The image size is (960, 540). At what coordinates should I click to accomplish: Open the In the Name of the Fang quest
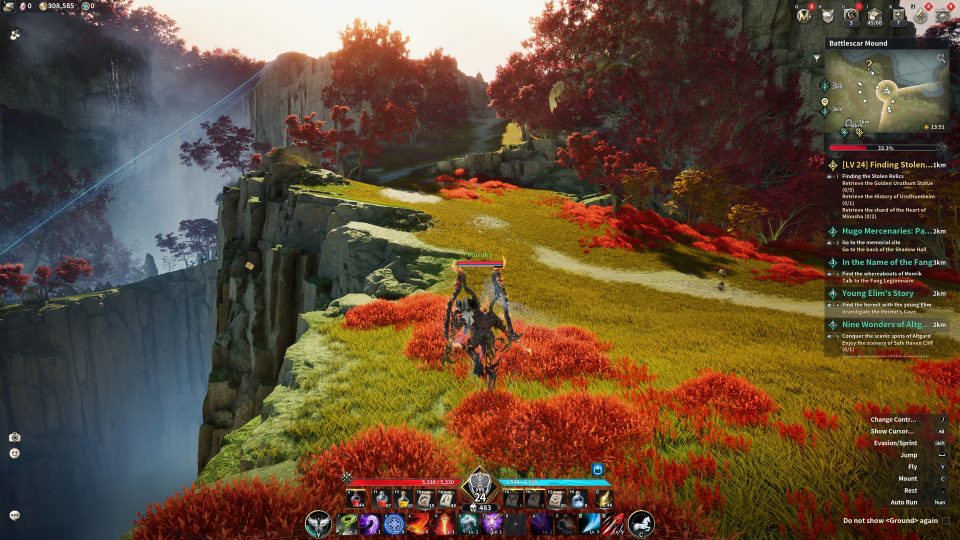[x=880, y=262]
